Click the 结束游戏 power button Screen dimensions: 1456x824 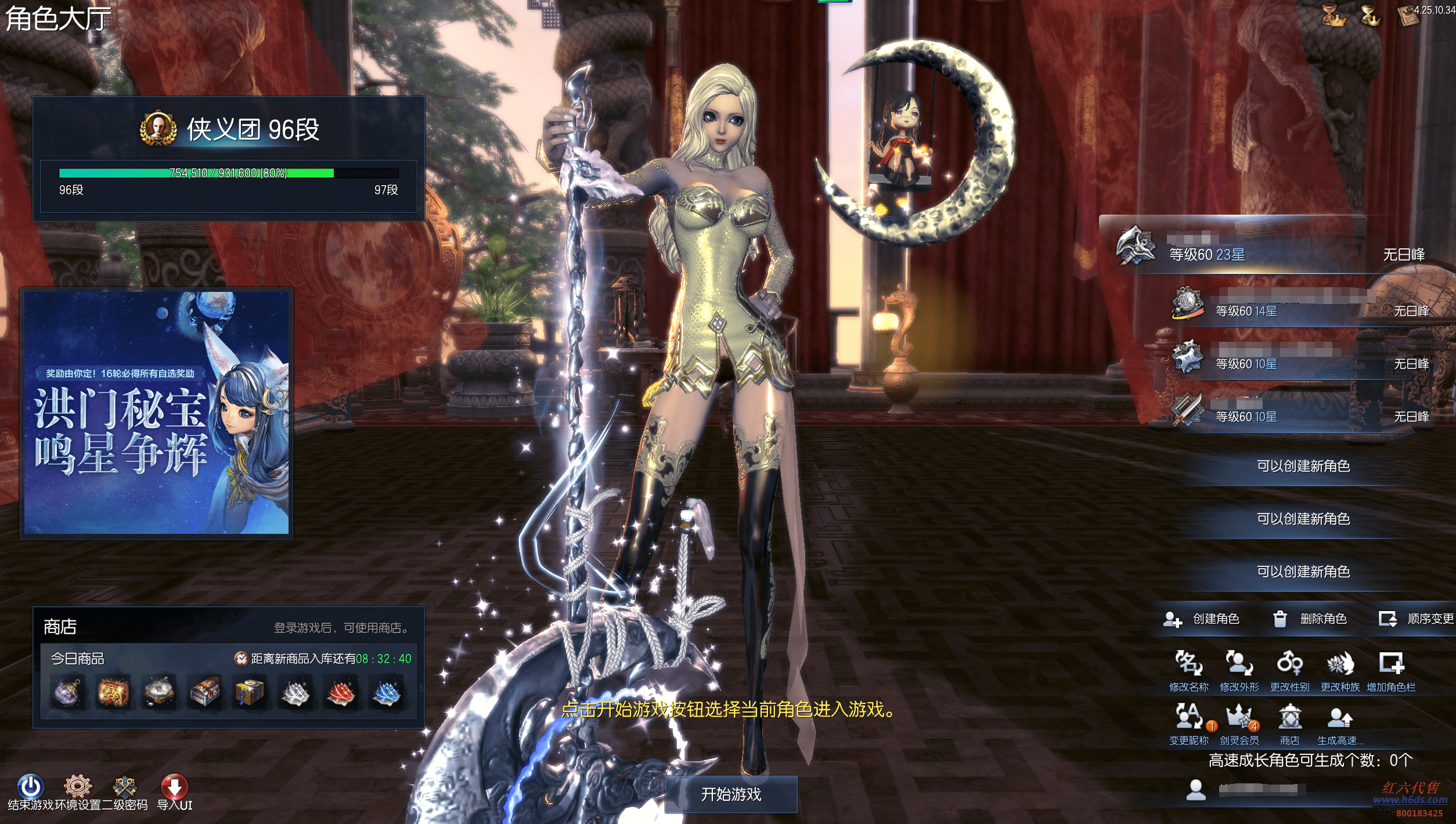tap(30, 786)
